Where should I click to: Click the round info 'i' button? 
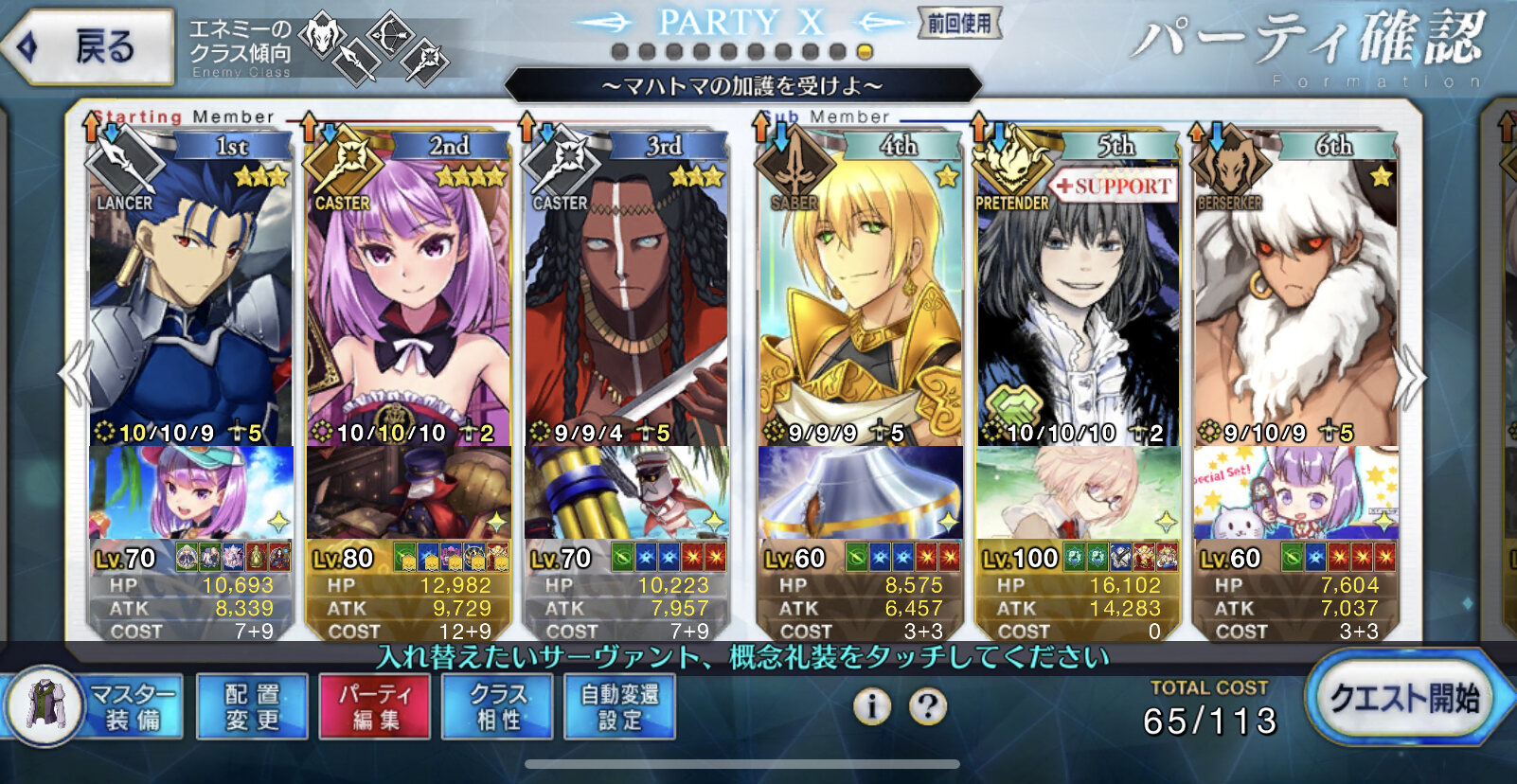pos(871,706)
